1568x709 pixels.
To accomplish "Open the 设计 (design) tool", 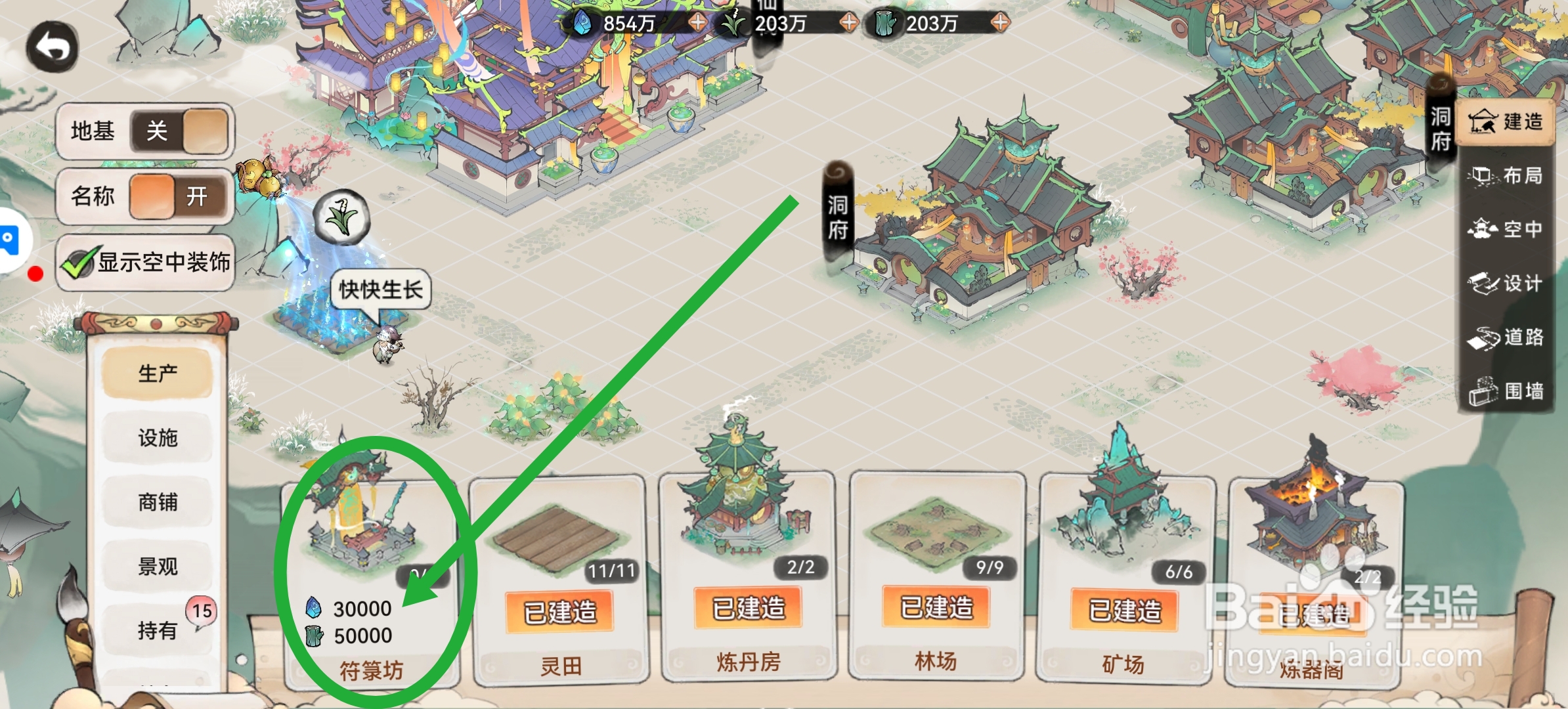I will tap(1507, 284).
